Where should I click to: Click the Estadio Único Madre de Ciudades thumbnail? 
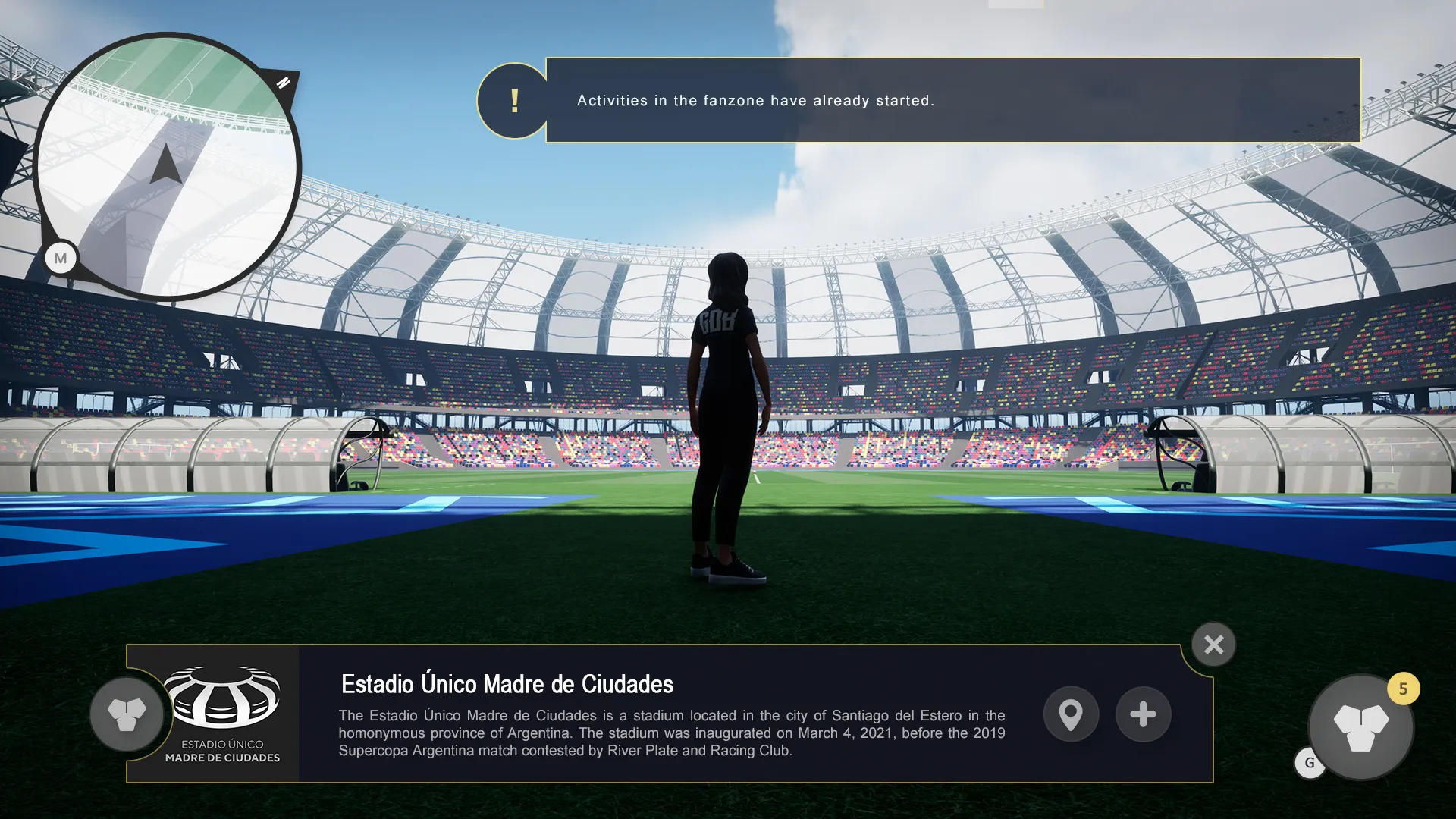[223, 713]
